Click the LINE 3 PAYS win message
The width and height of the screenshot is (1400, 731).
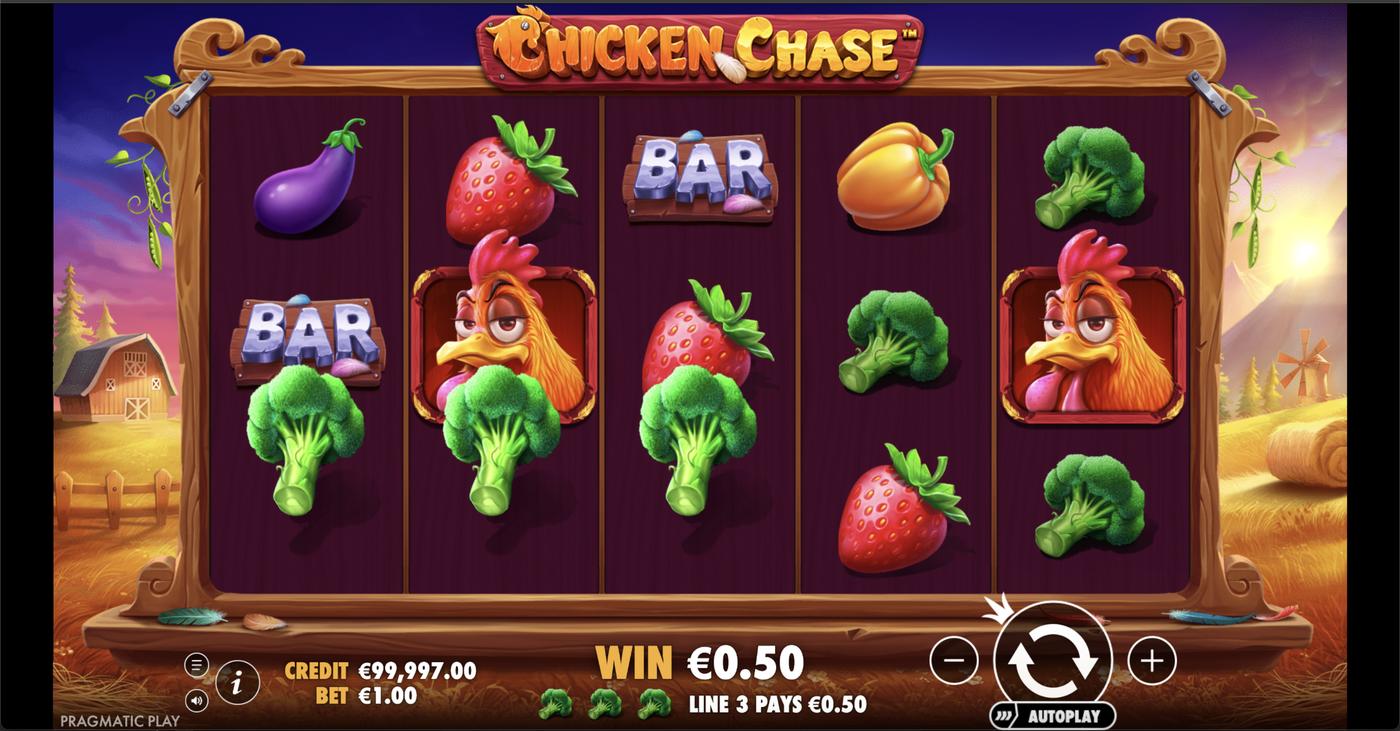coord(775,702)
